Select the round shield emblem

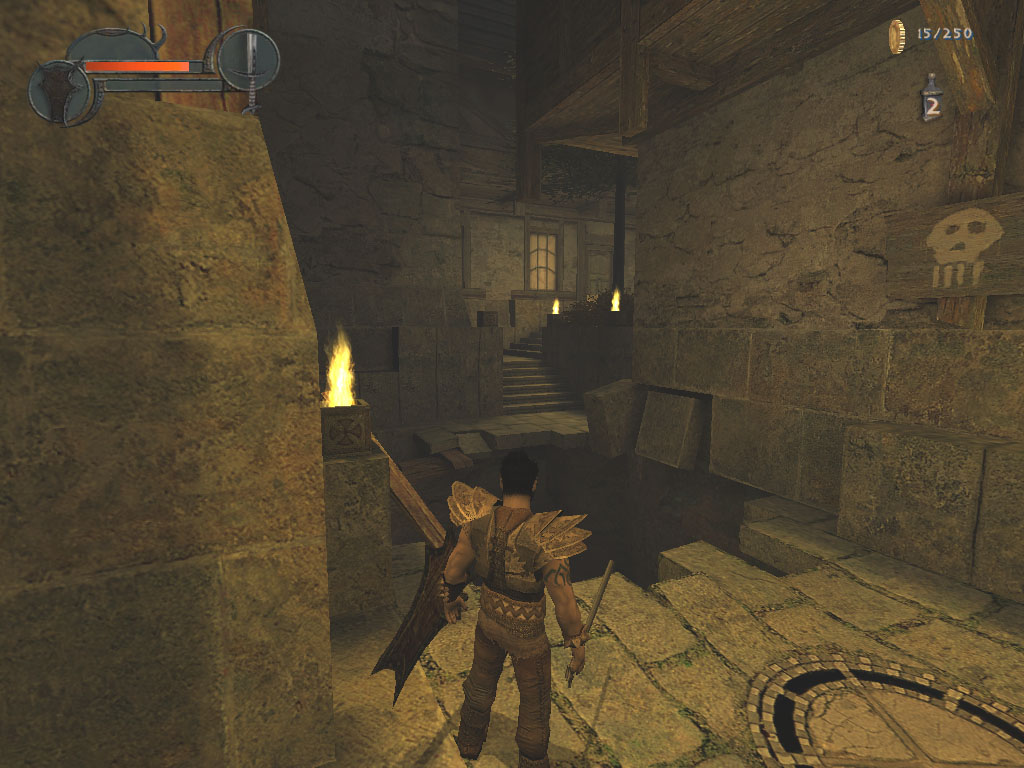tap(61, 92)
